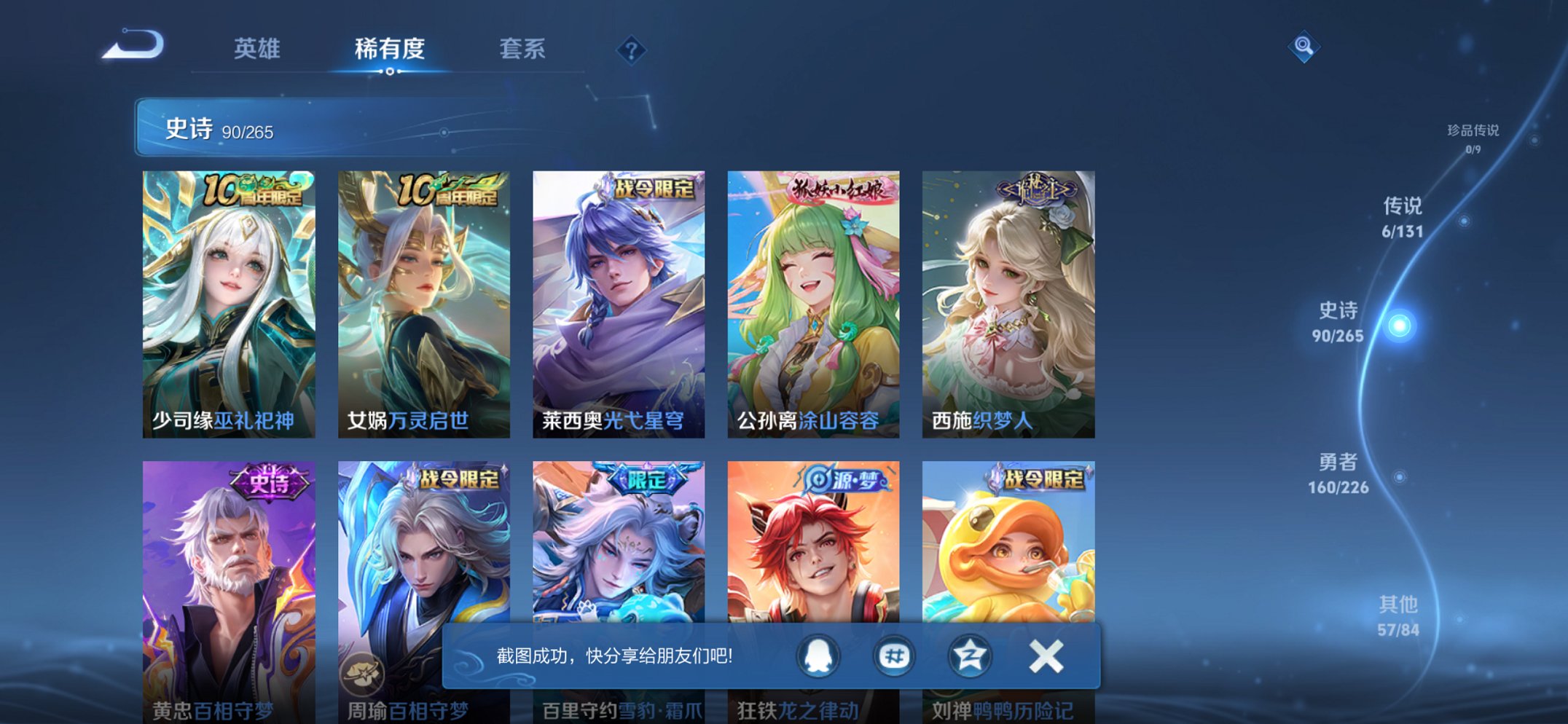Switch to the 套系 tab
1568x724 pixels.
[x=523, y=50]
